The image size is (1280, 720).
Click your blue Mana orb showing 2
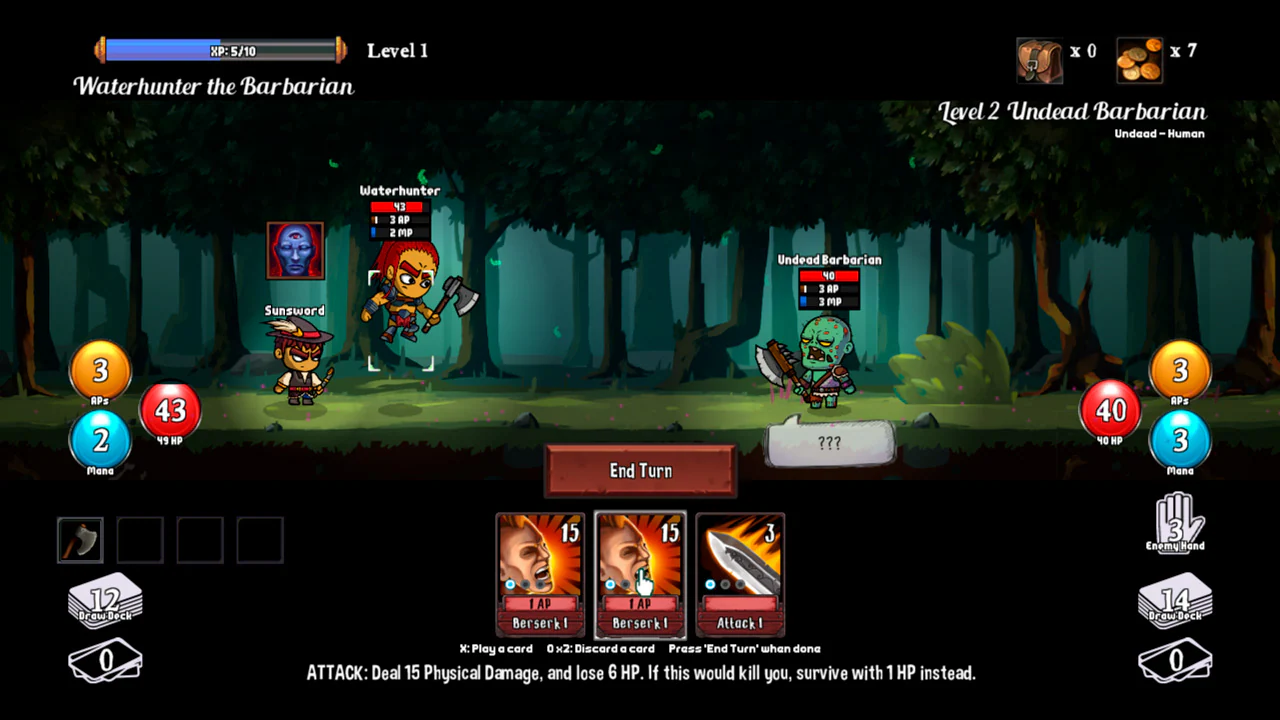pos(99,440)
